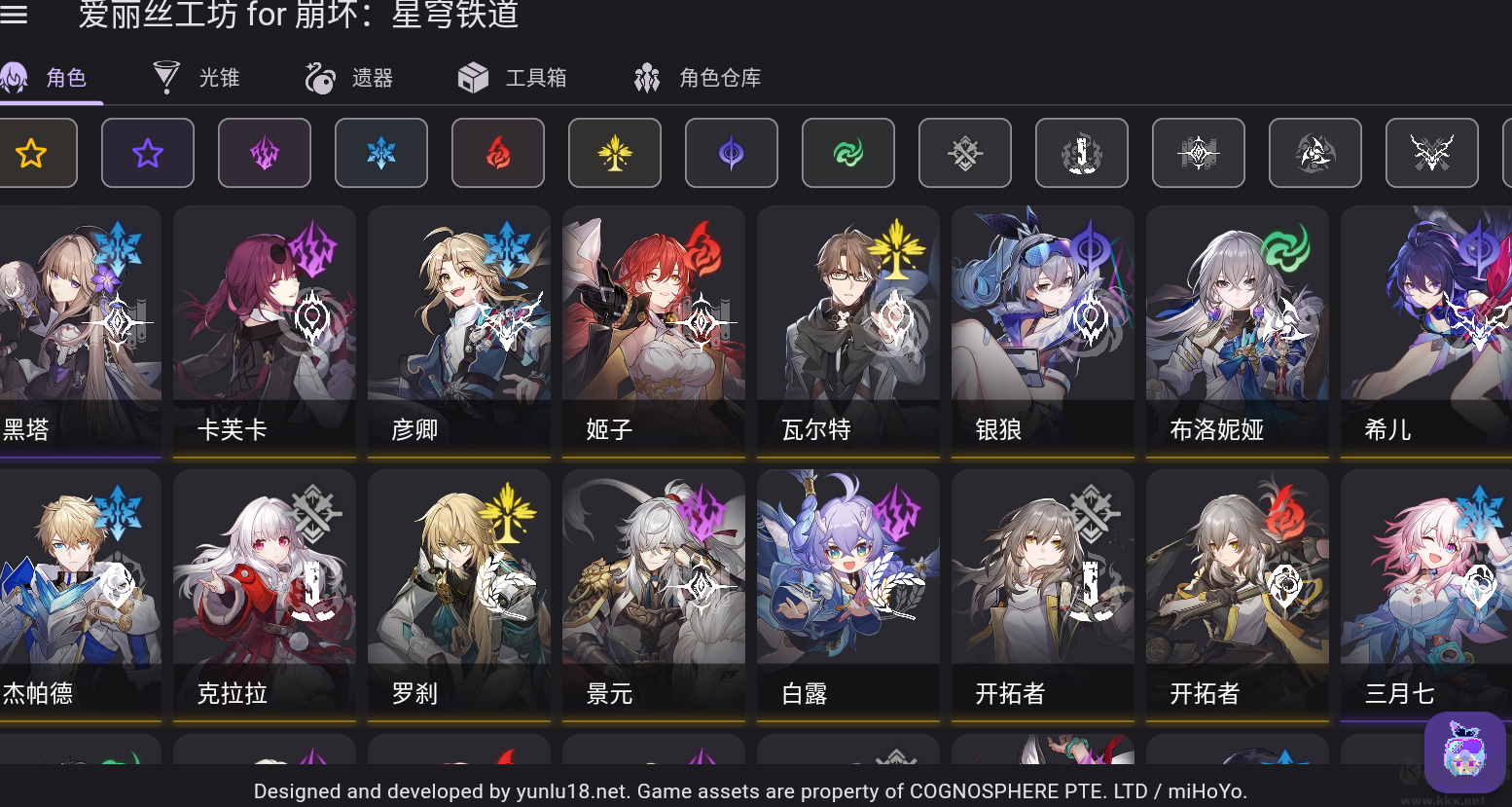This screenshot has width=1512, height=807.
Task: Switch to the 光锥 tab
Action: 195,78
